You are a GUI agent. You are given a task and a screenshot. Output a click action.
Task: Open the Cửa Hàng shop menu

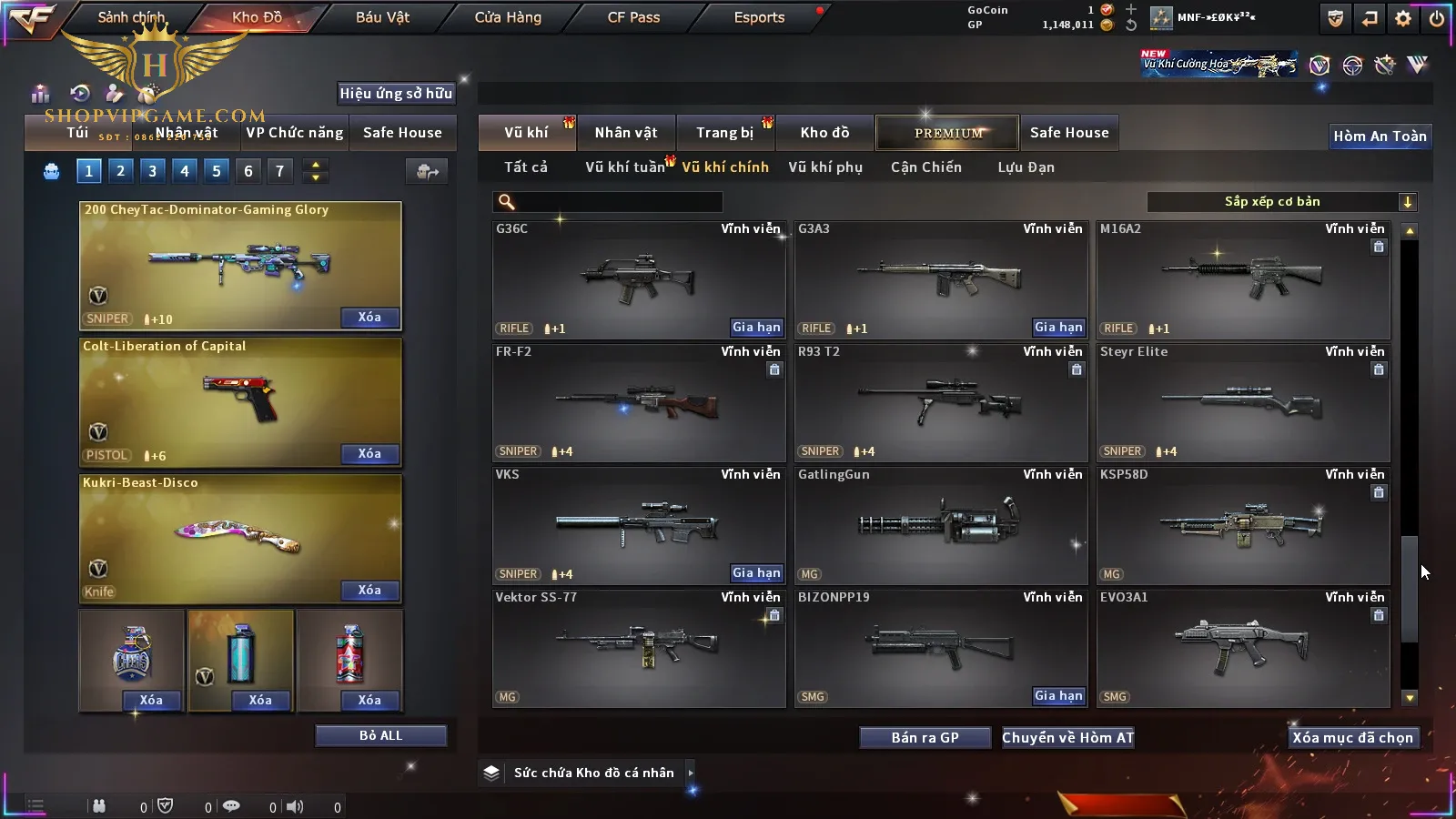point(508,17)
